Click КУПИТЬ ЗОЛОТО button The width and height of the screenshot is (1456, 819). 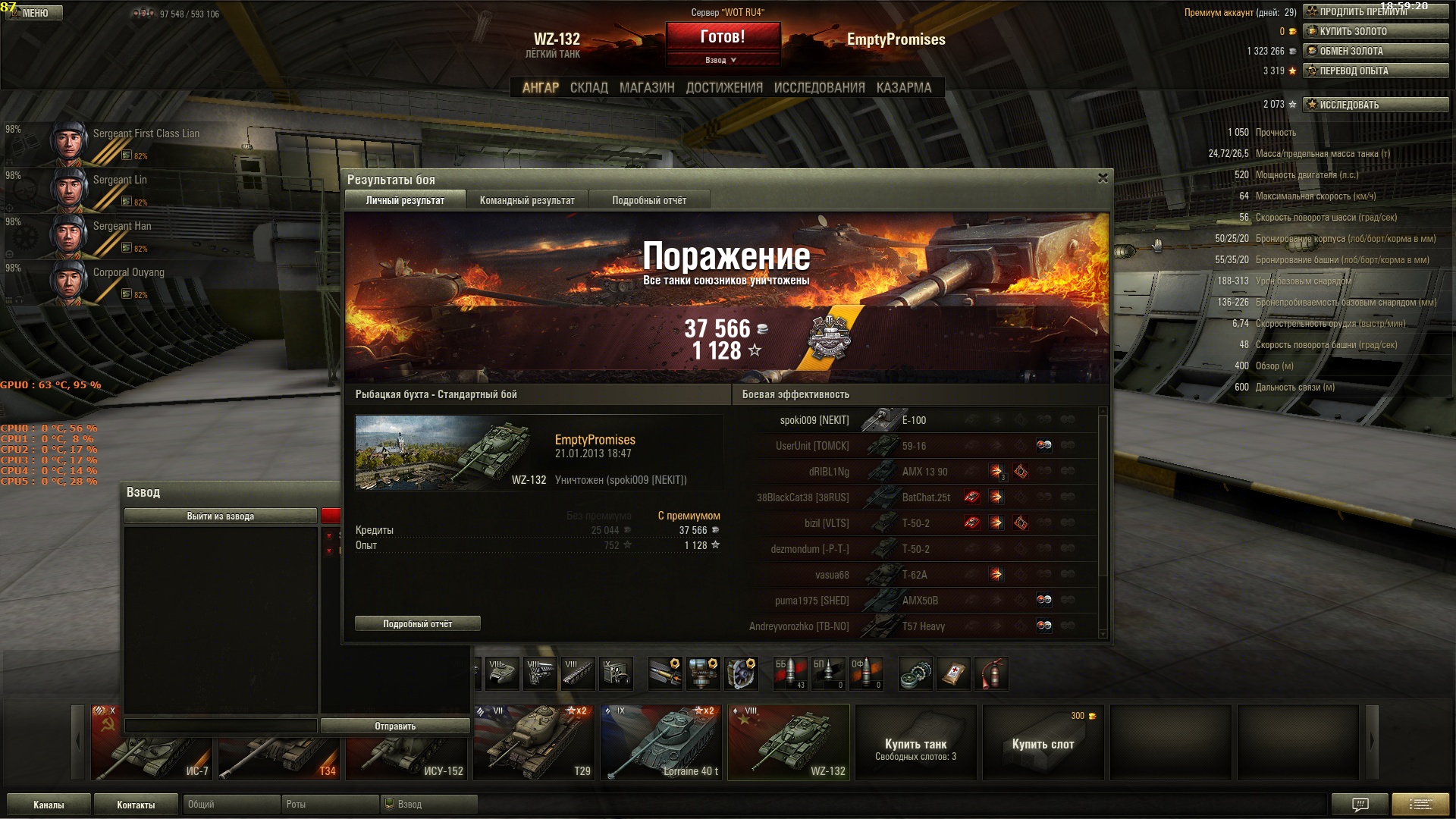tap(1376, 31)
